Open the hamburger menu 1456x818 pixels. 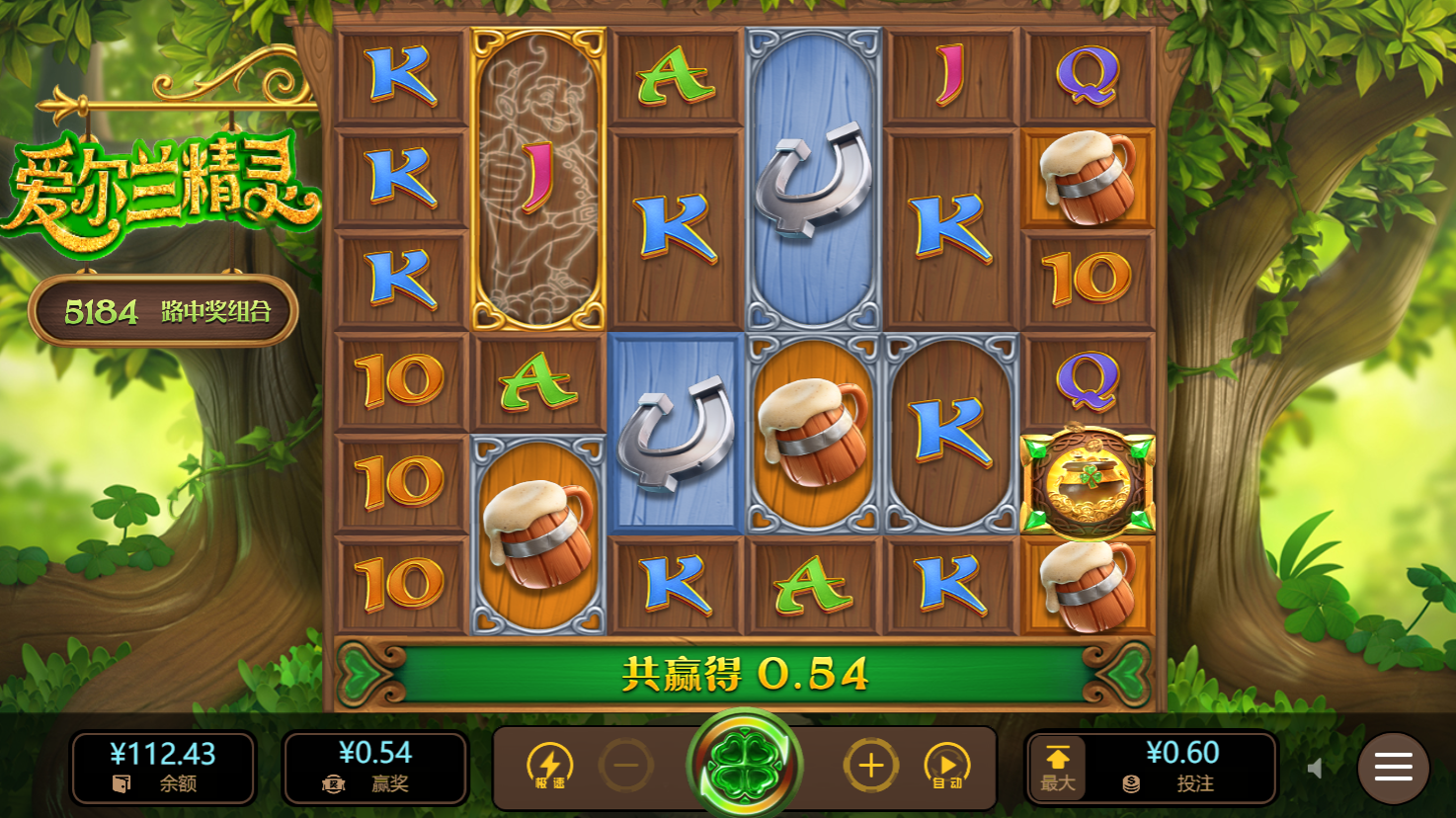(x=1392, y=767)
